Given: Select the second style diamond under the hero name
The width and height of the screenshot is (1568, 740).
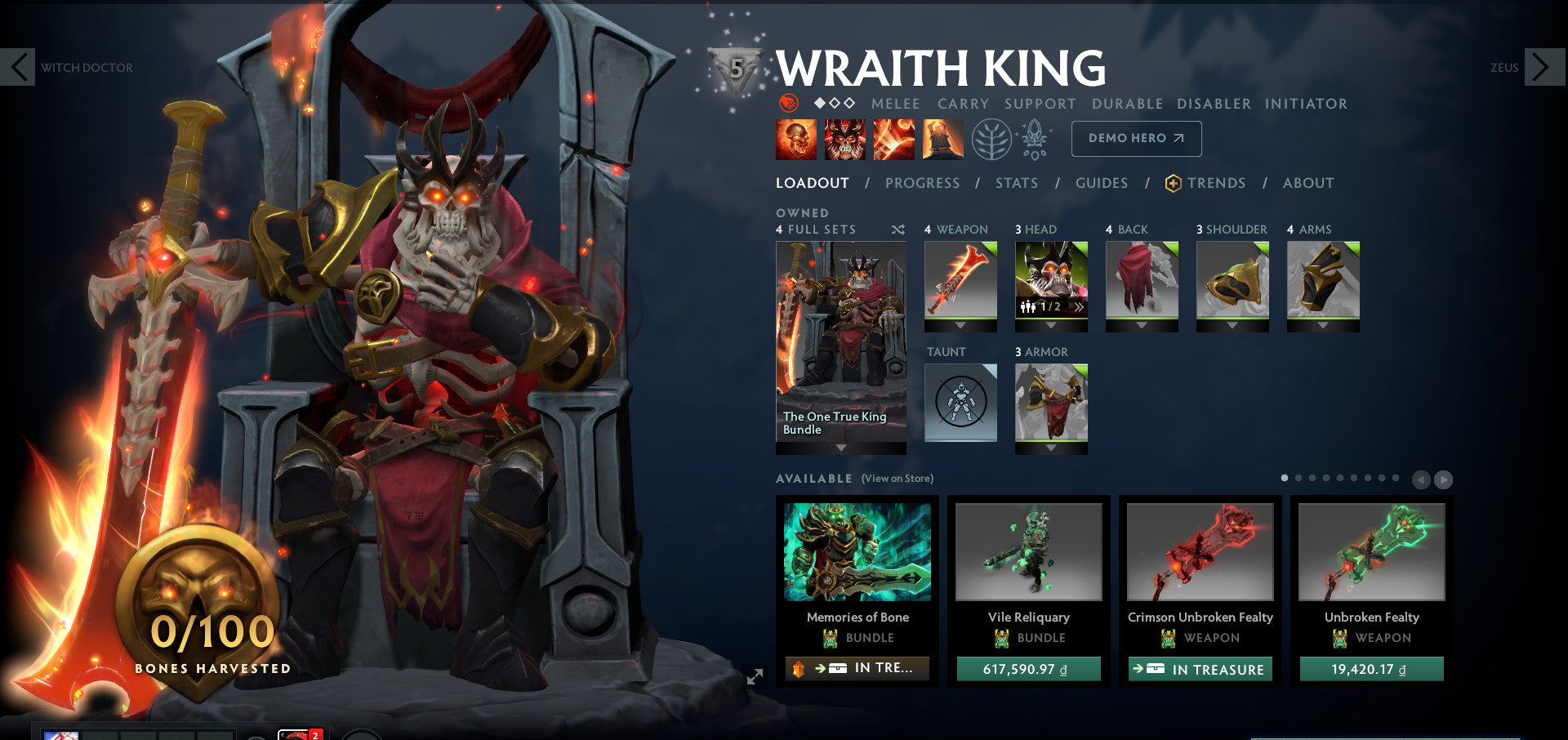Looking at the screenshot, I should pos(835,104).
